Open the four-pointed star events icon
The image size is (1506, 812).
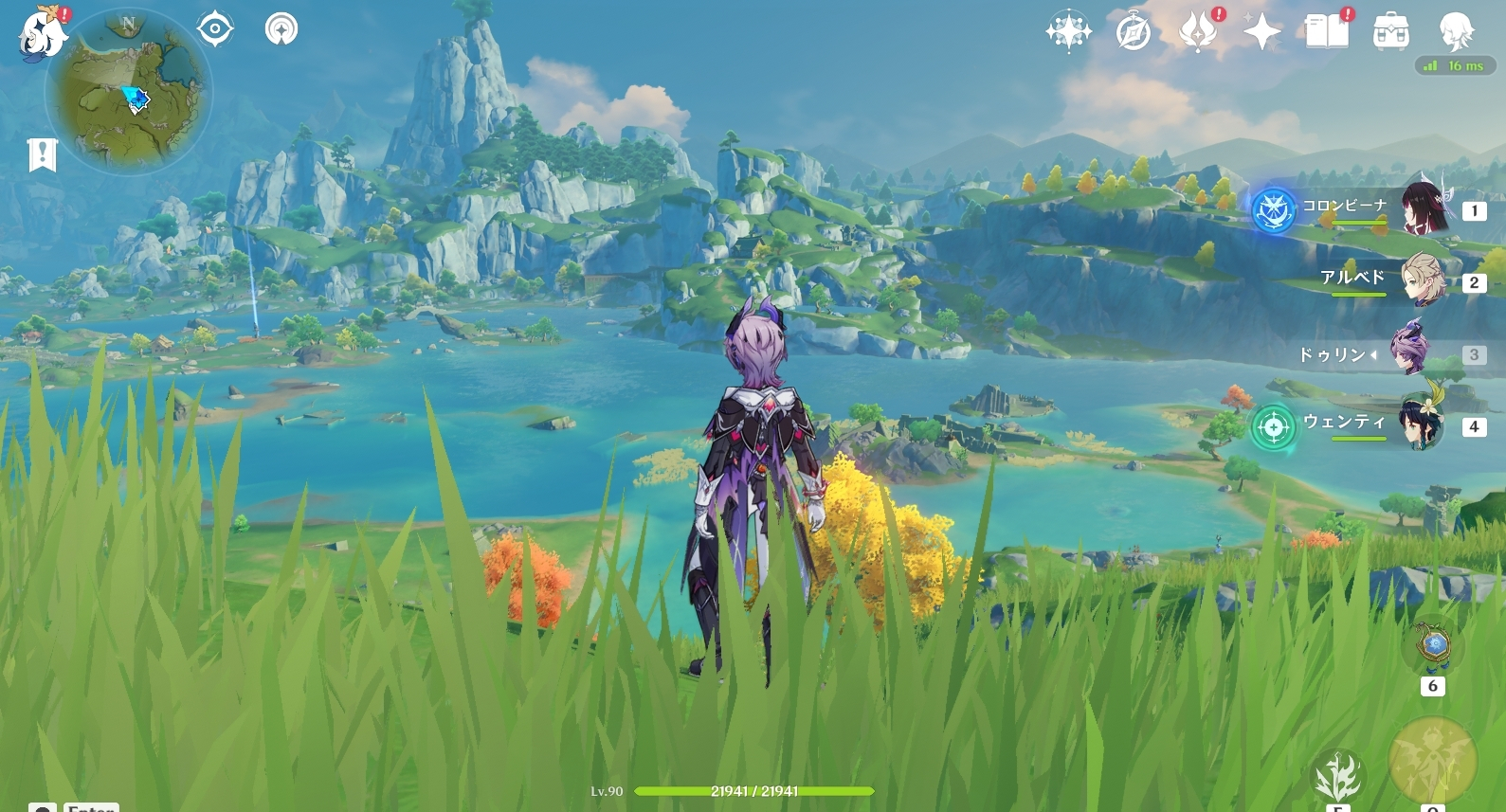pos(1068,32)
